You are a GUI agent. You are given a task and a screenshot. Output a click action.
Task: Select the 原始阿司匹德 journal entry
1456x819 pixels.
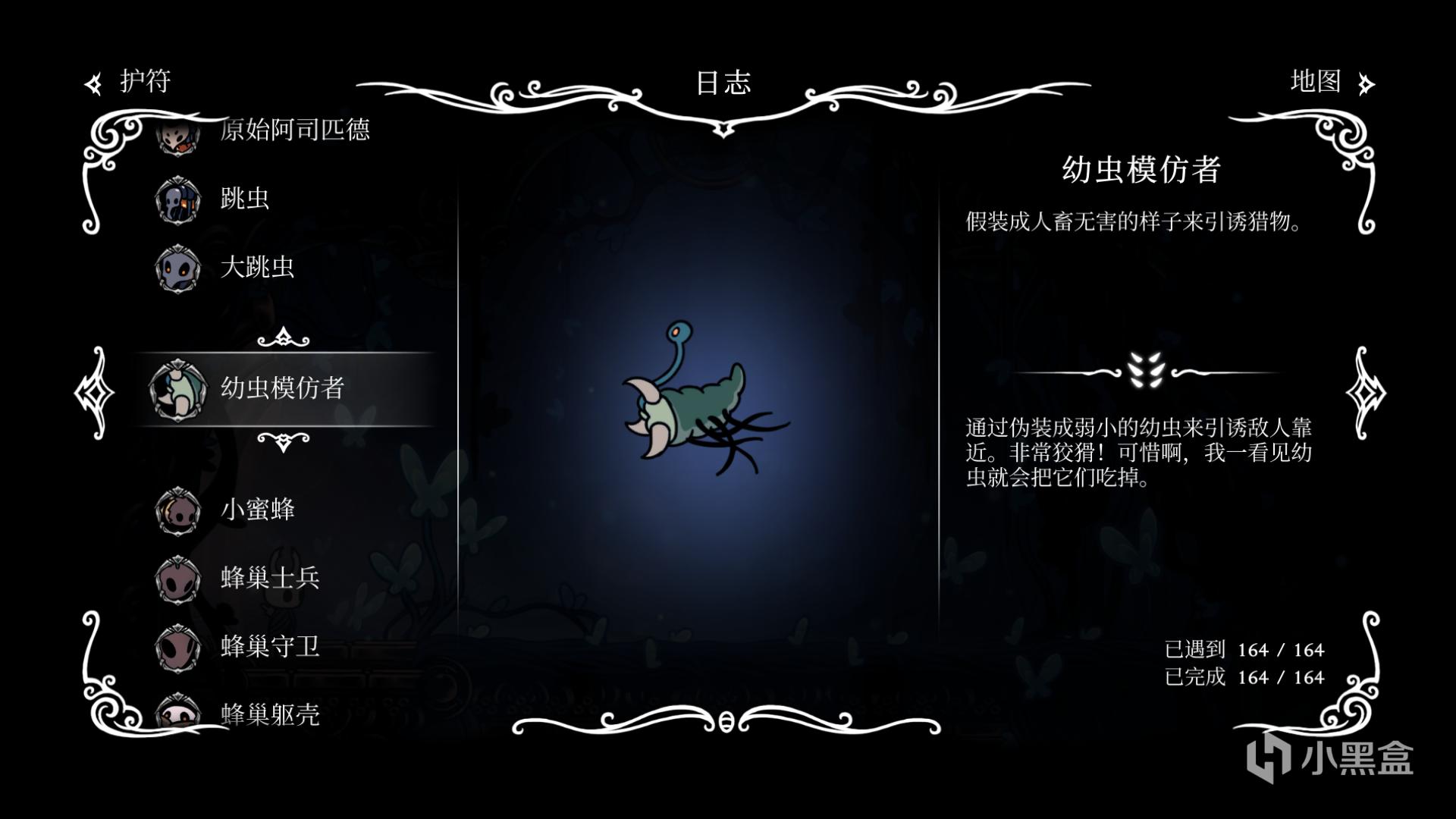293,130
